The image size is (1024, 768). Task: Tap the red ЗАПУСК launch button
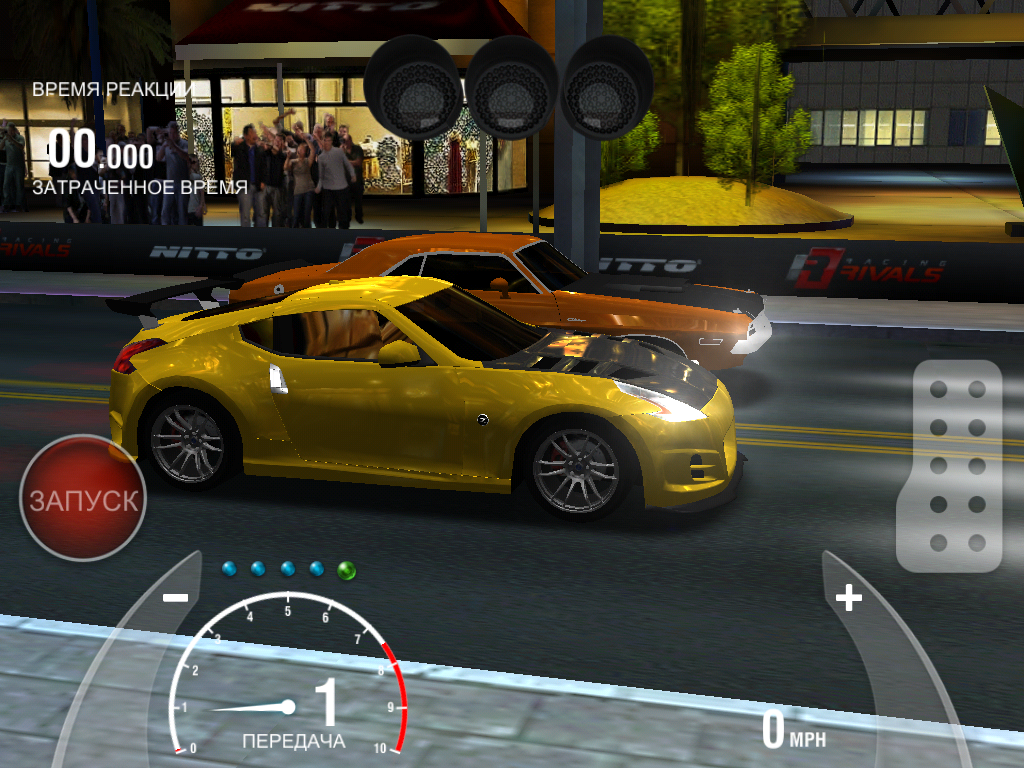[x=83, y=498]
